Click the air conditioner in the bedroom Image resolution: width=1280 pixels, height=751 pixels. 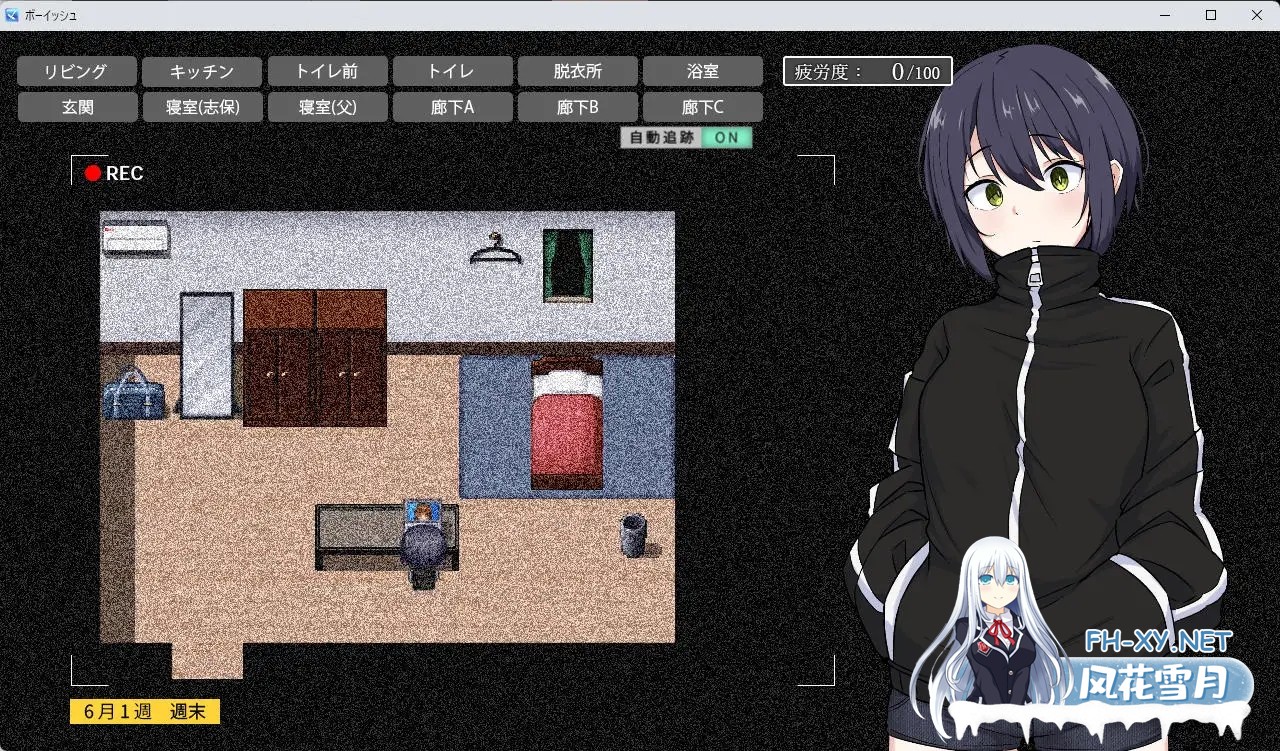[136, 240]
